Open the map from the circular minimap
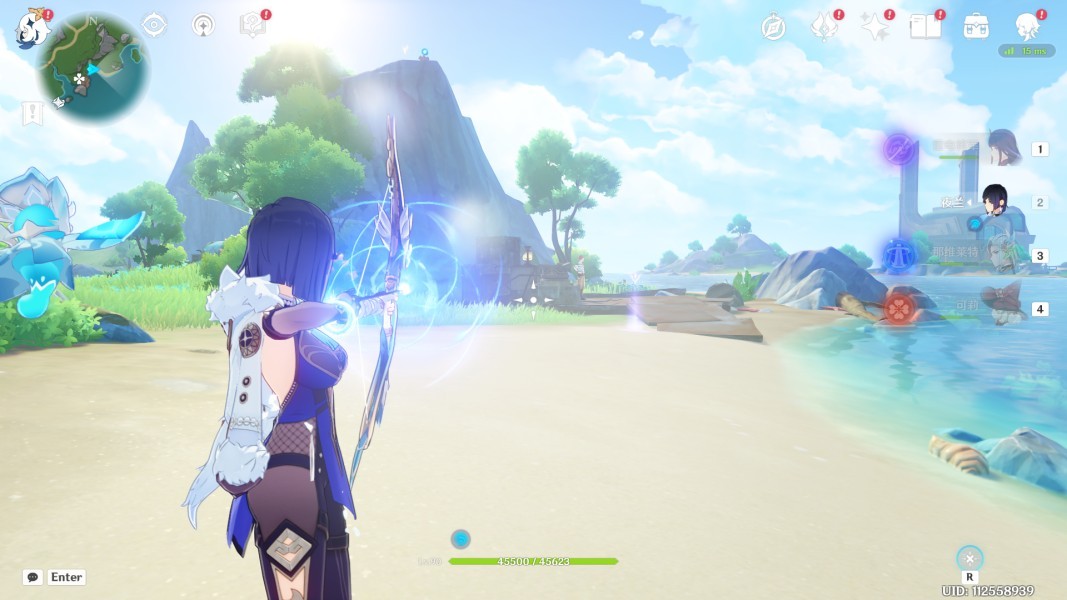Image resolution: width=1067 pixels, height=600 pixels. [x=93, y=68]
